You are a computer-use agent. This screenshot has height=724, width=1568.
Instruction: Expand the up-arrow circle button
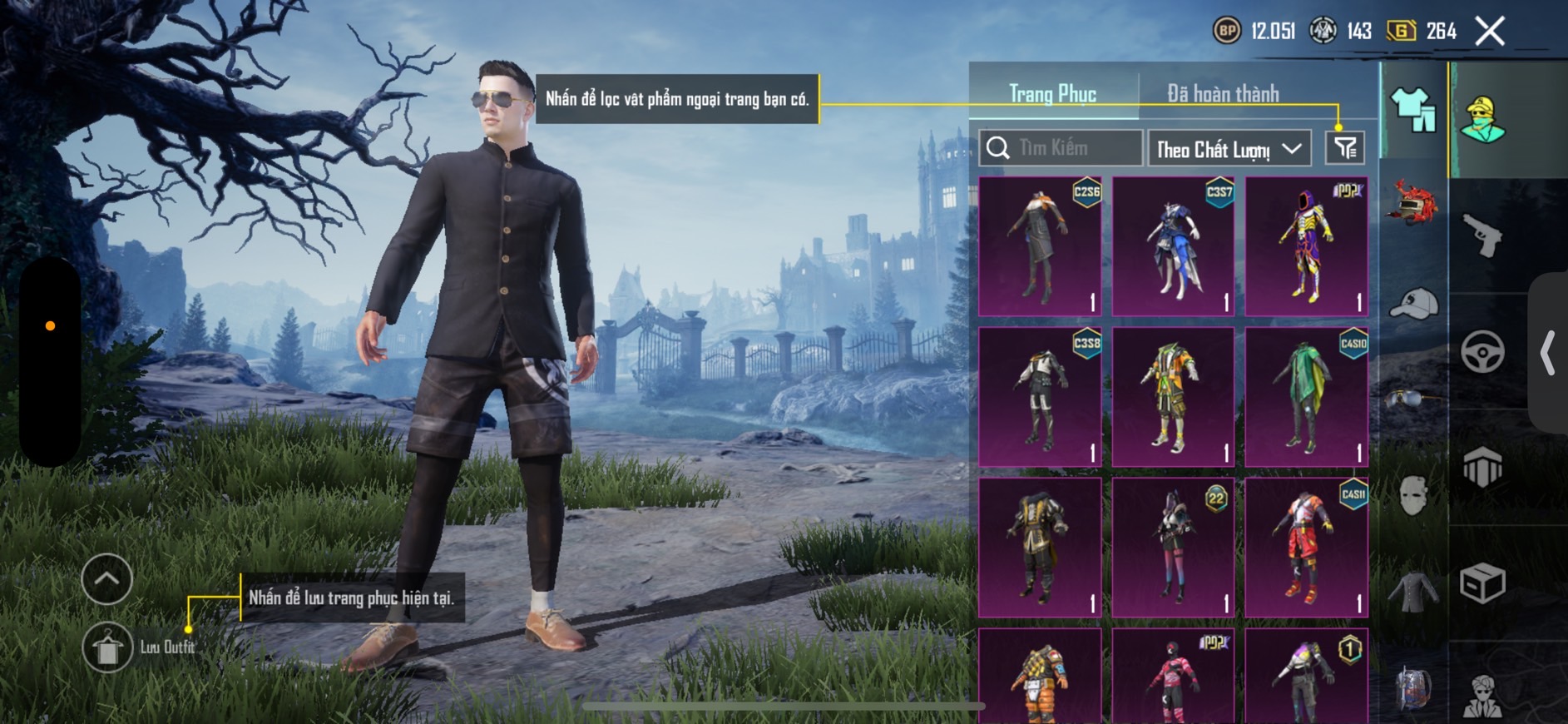click(x=106, y=578)
